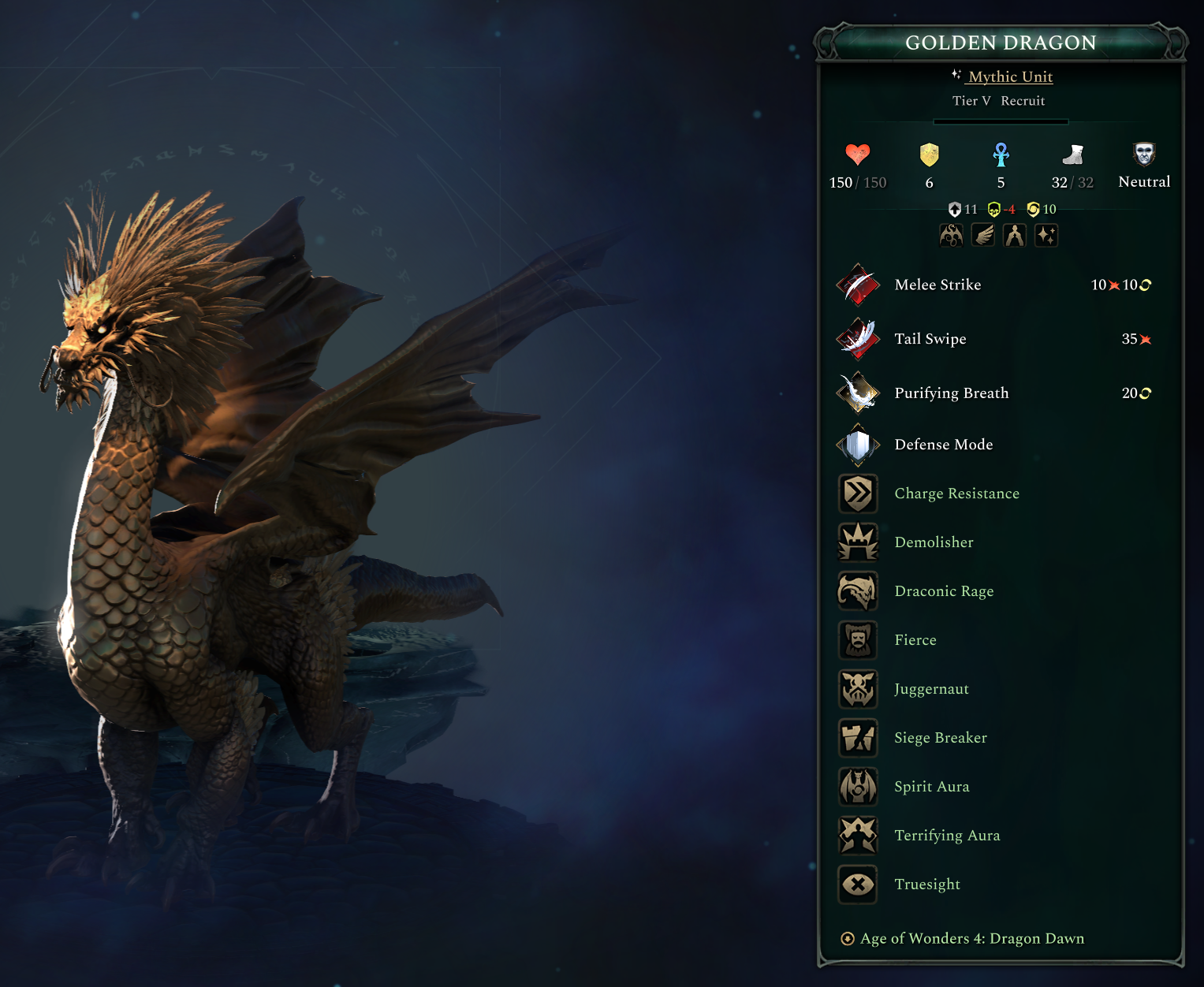Open the Tail Swipe ability icon
Screen dimensions: 1204x987
858,339
